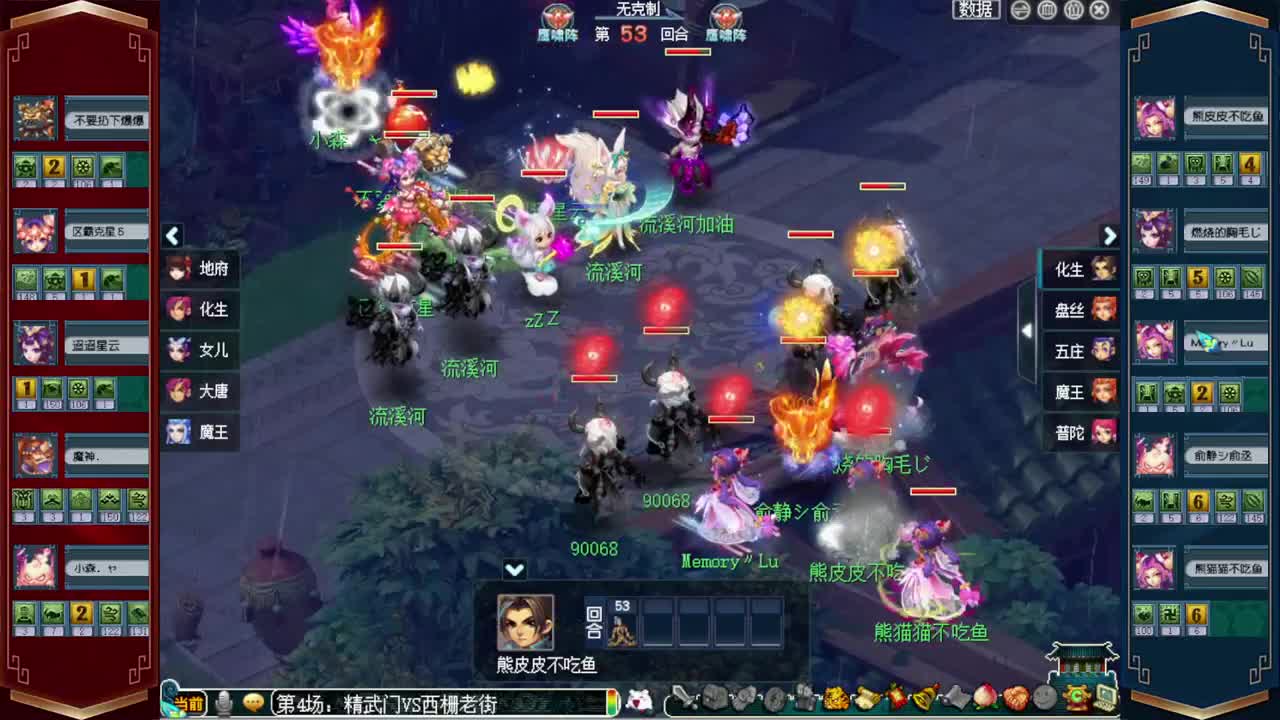Image resolution: width=1280 pixels, height=720 pixels.
Task: Click the 数据 button at the top right
Action: point(974,10)
